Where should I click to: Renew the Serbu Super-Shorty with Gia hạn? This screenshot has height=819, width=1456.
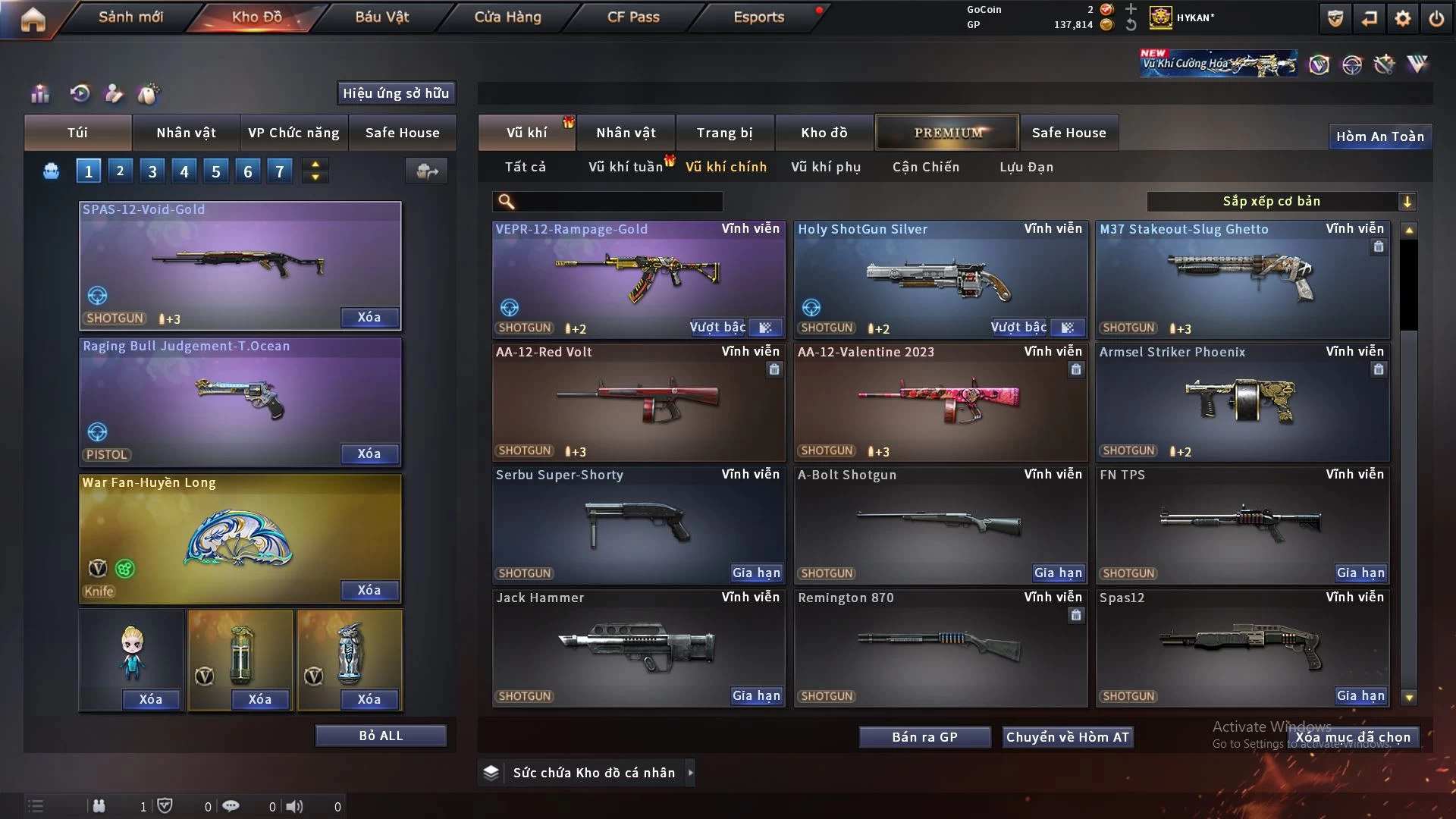pyautogui.click(x=756, y=573)
